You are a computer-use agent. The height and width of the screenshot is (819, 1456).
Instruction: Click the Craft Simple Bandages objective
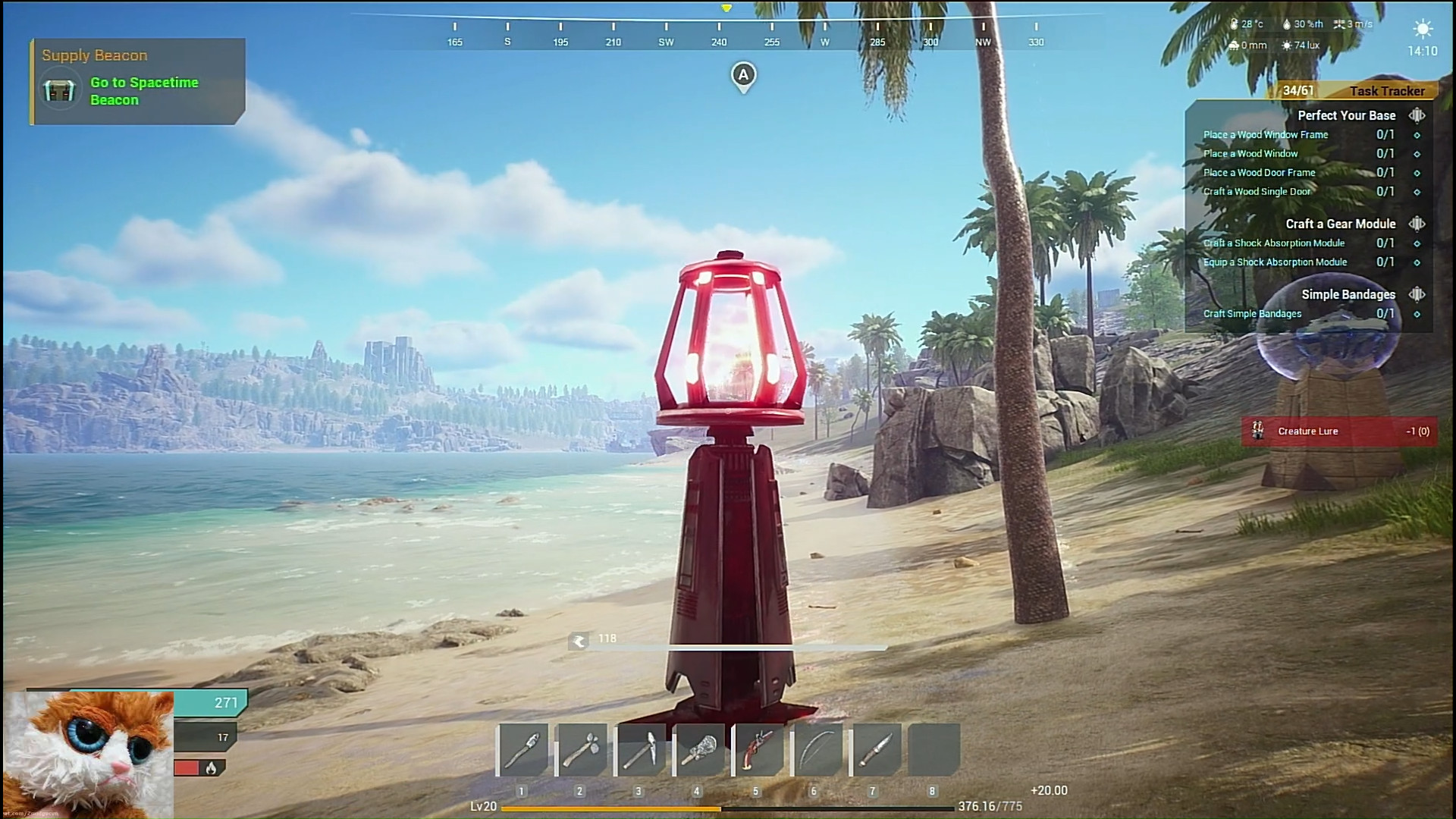tap(1252, 314)
